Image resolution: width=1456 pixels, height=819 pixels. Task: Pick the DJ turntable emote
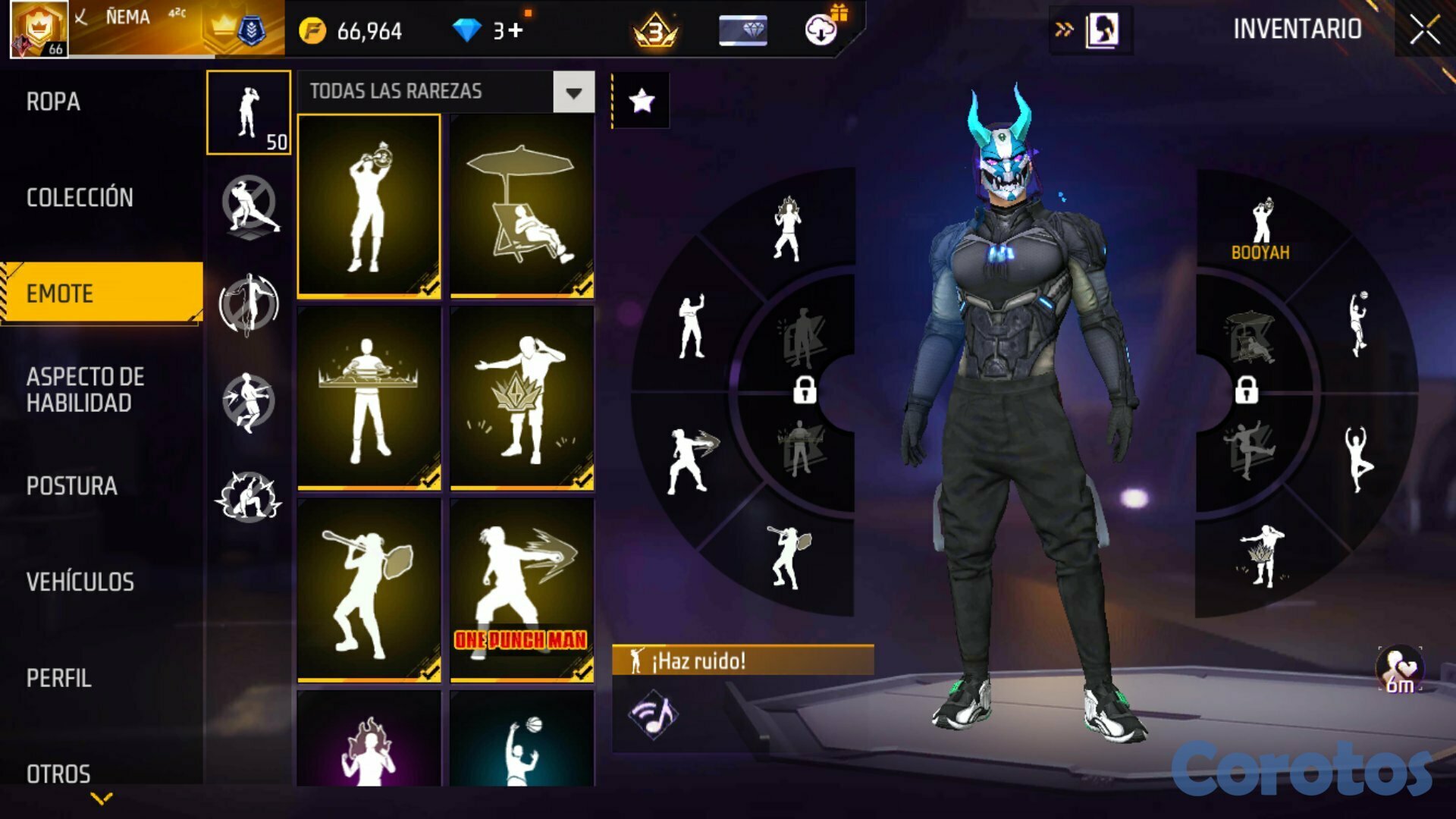pos(369,397)
